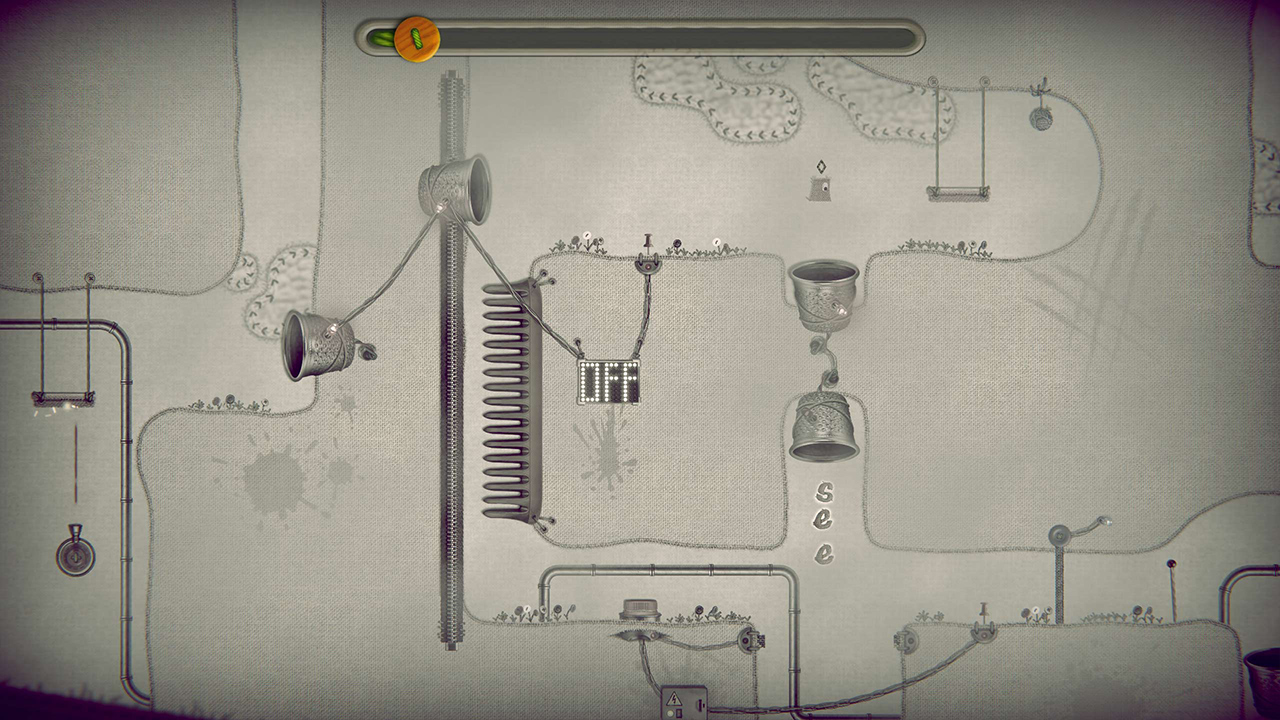The height and width of the screenshot is (720, 1280).
Task: Flip the switch on the electrical box
Action: pyautogui.click(x=700, y=704)
